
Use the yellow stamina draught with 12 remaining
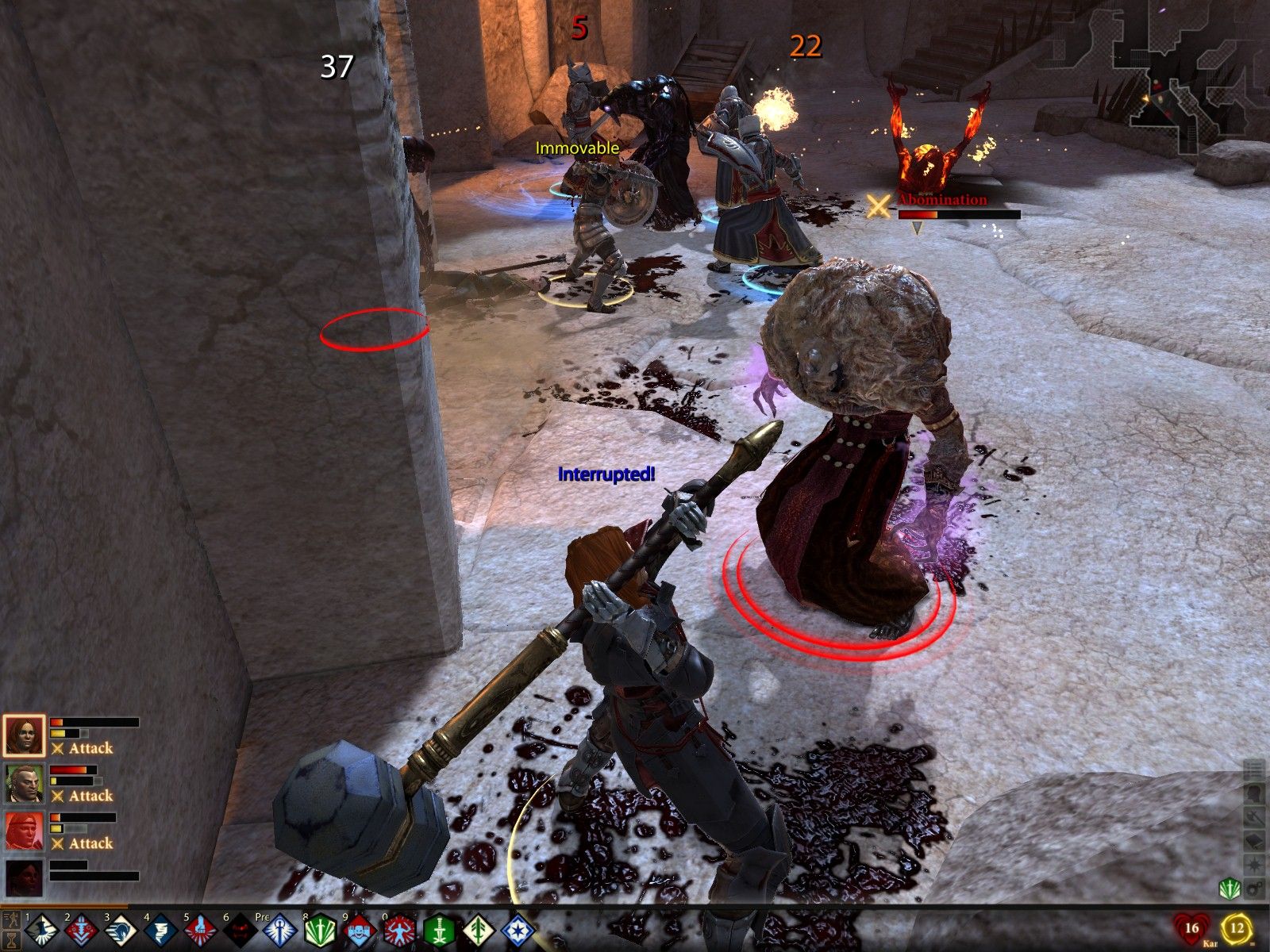[x=1237, y=927]
